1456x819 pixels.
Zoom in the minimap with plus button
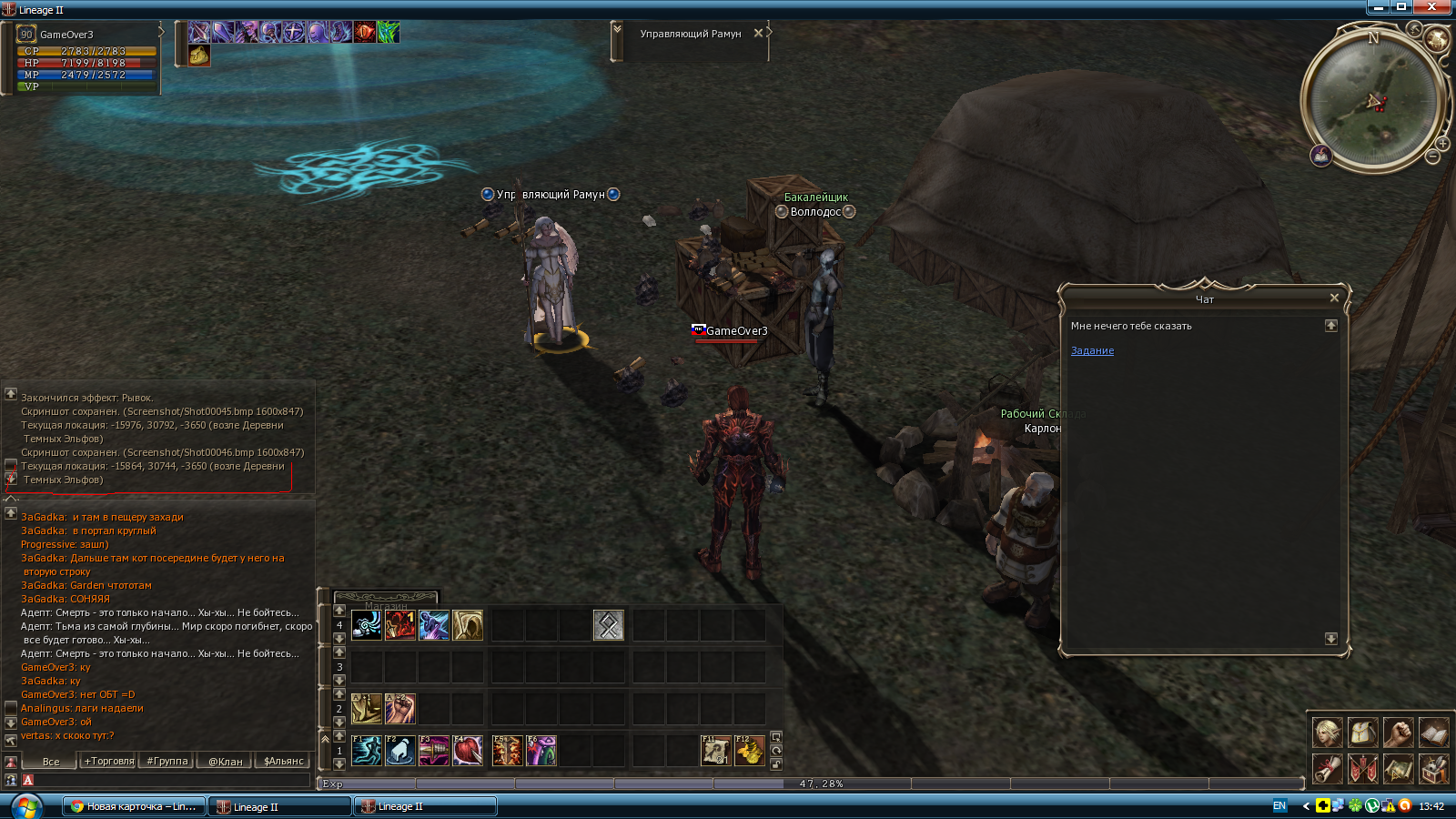(1442, 144)
